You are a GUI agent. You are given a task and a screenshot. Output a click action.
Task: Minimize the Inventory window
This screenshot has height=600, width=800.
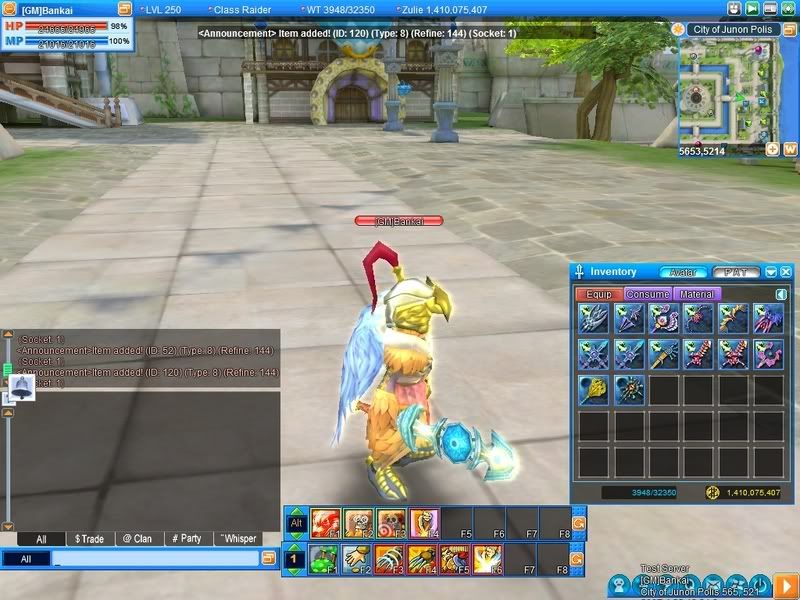[x=771, y=272]
